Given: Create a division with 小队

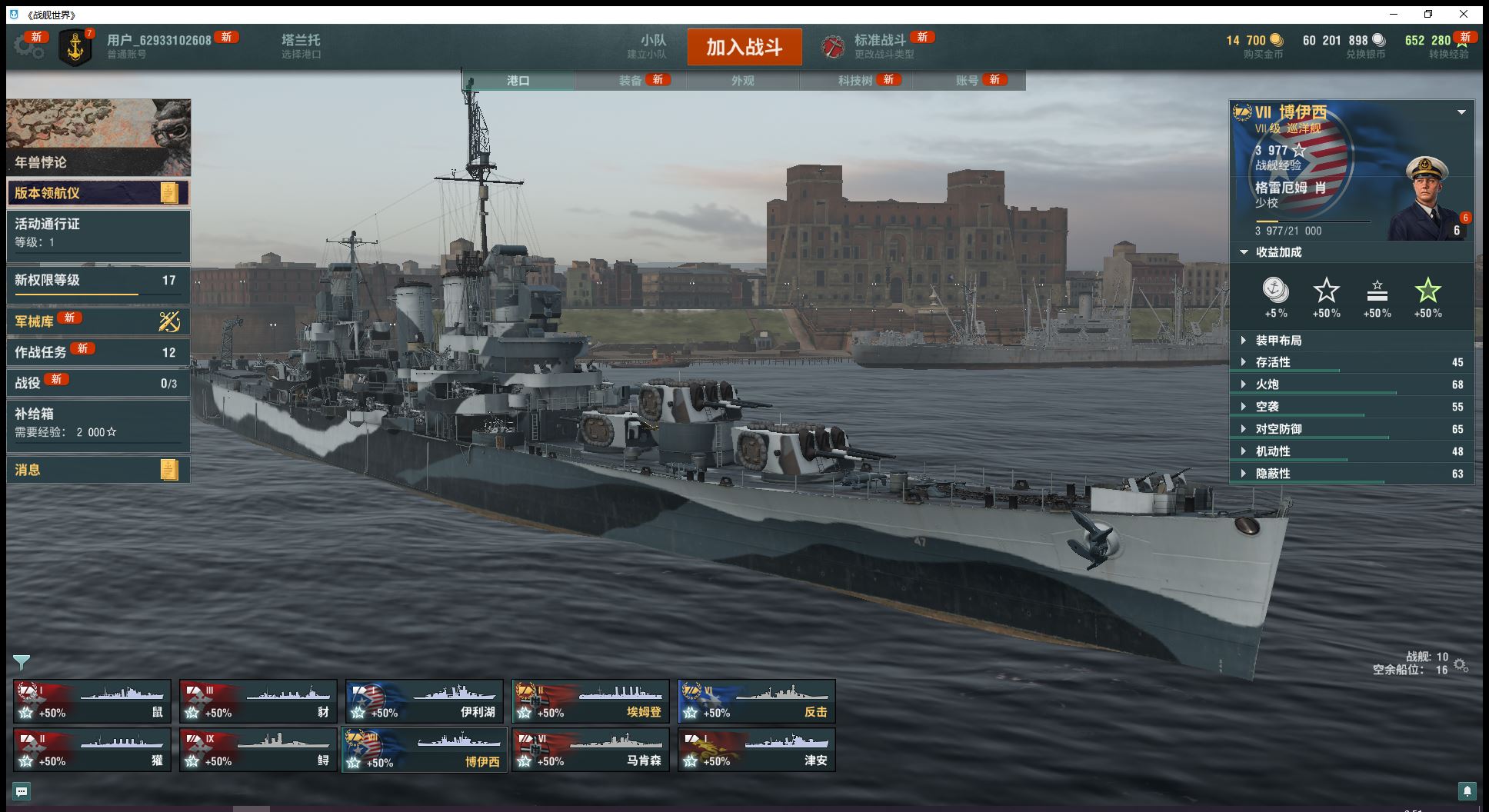Looking at the screenshot, I should [652, 45].
